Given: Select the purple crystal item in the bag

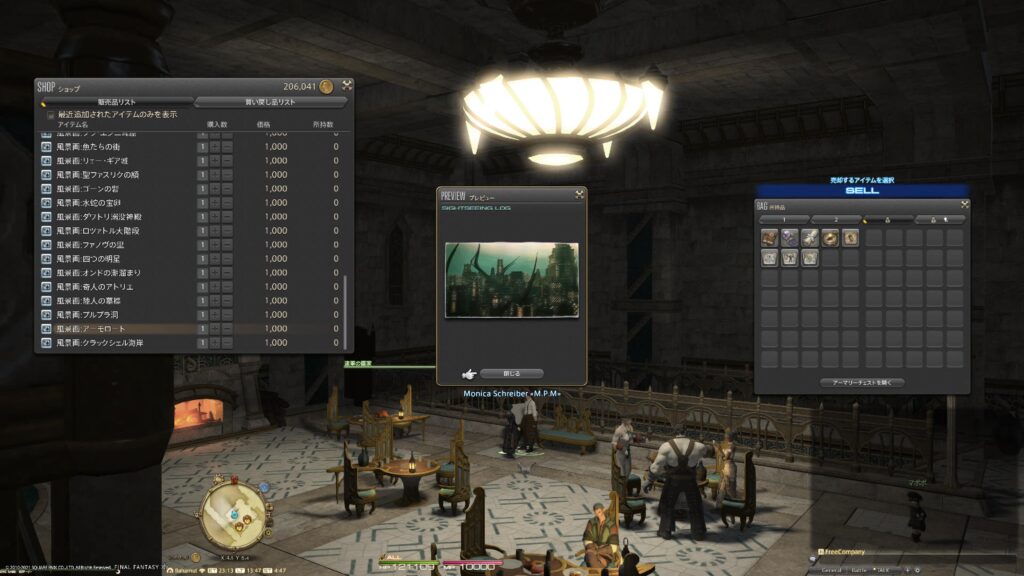Looking at the screenshot, I should click(x=790, y=238).
